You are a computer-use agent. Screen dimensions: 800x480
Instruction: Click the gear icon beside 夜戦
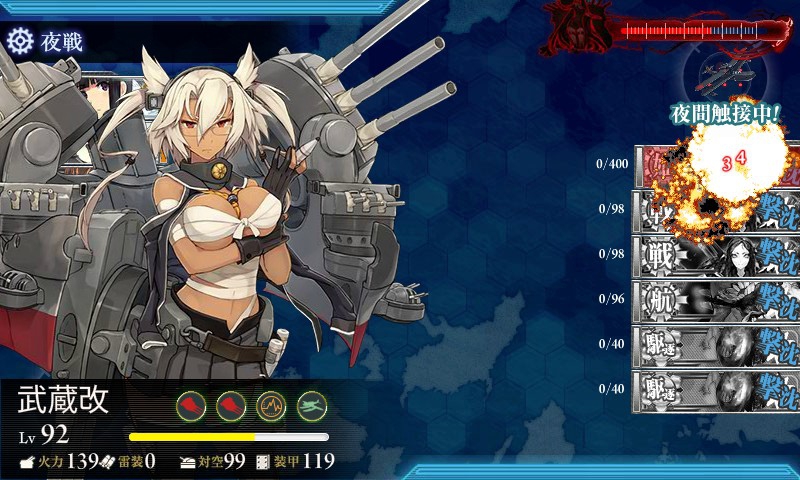pyautogui.click(x=20, y=41)
